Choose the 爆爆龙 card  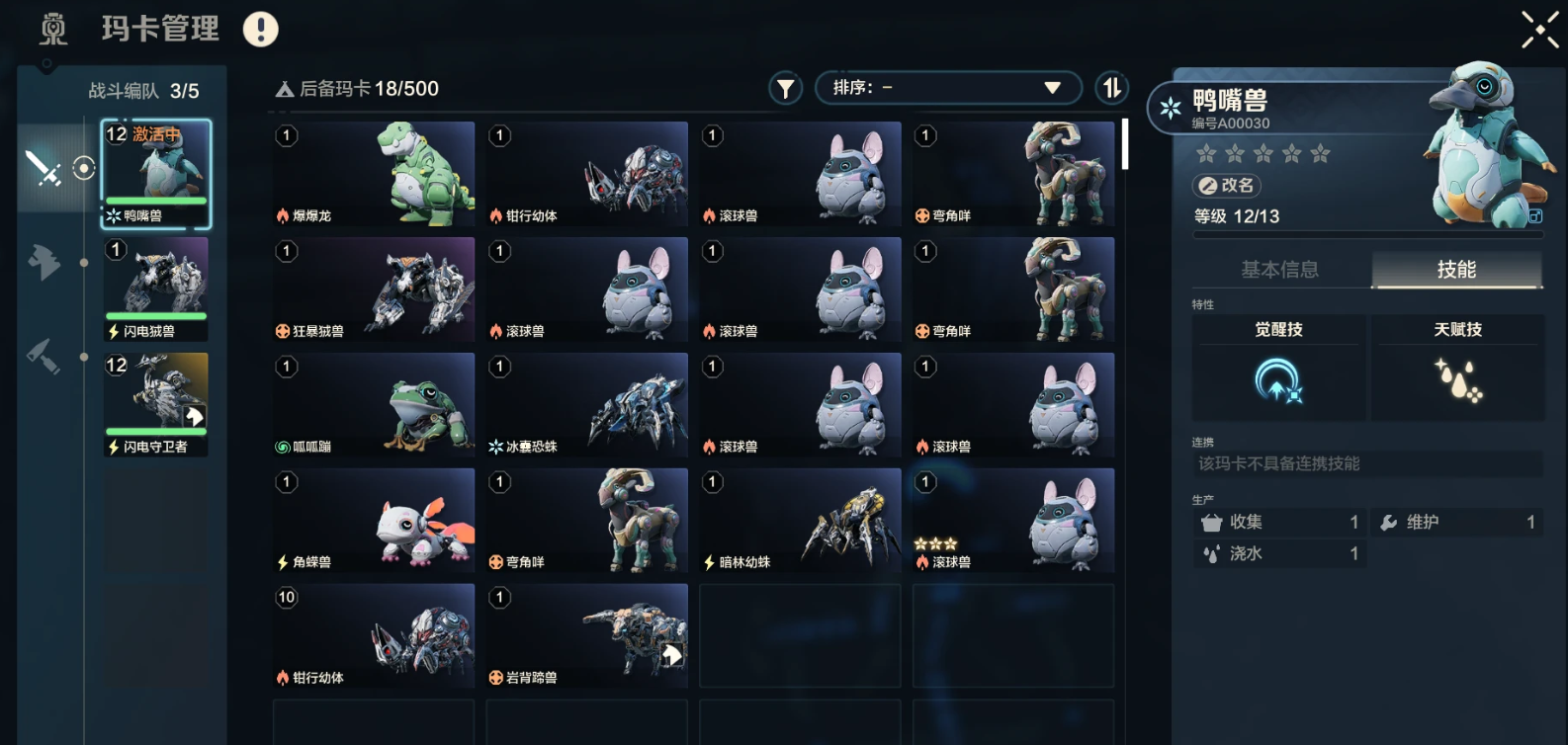click(375, 174)
